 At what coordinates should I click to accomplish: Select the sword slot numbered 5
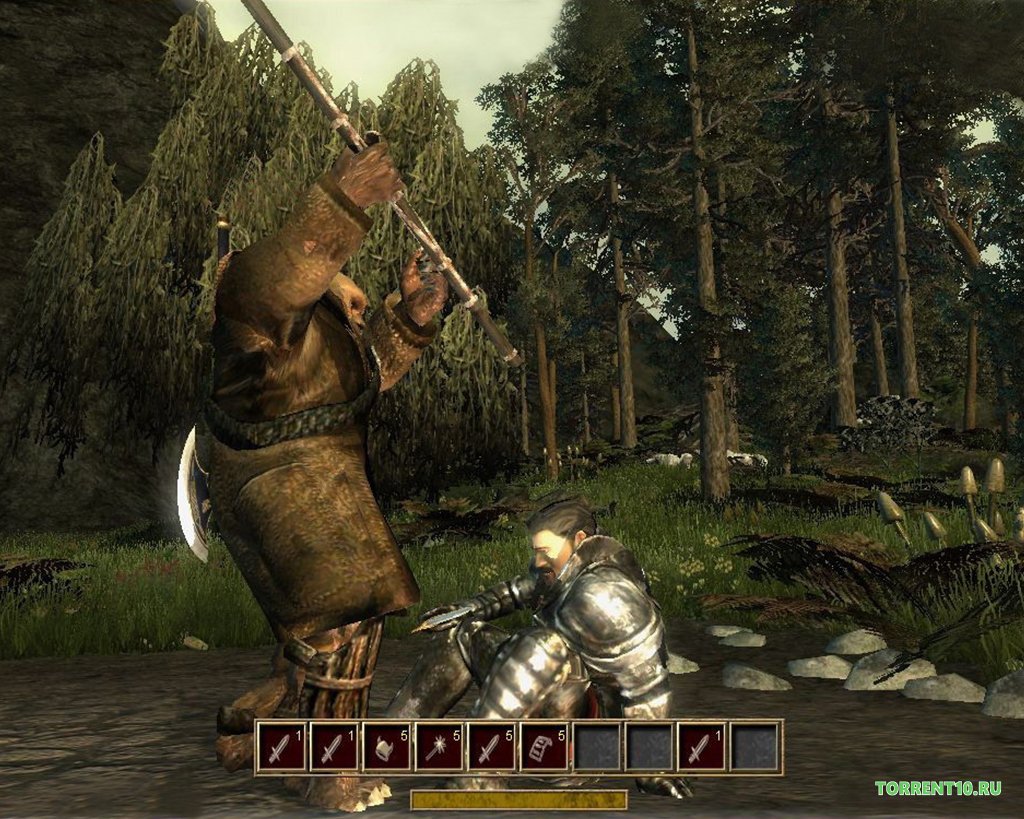point(492,747)
